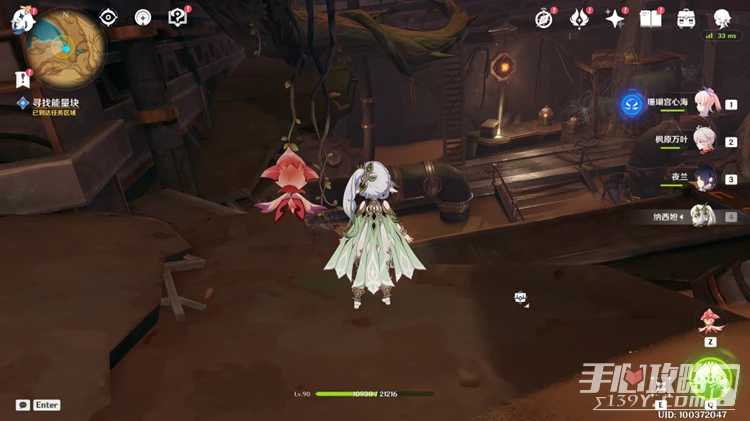Open the battle pass emblem icon
This screenshot has width=750, height=421.
point(580,18)
